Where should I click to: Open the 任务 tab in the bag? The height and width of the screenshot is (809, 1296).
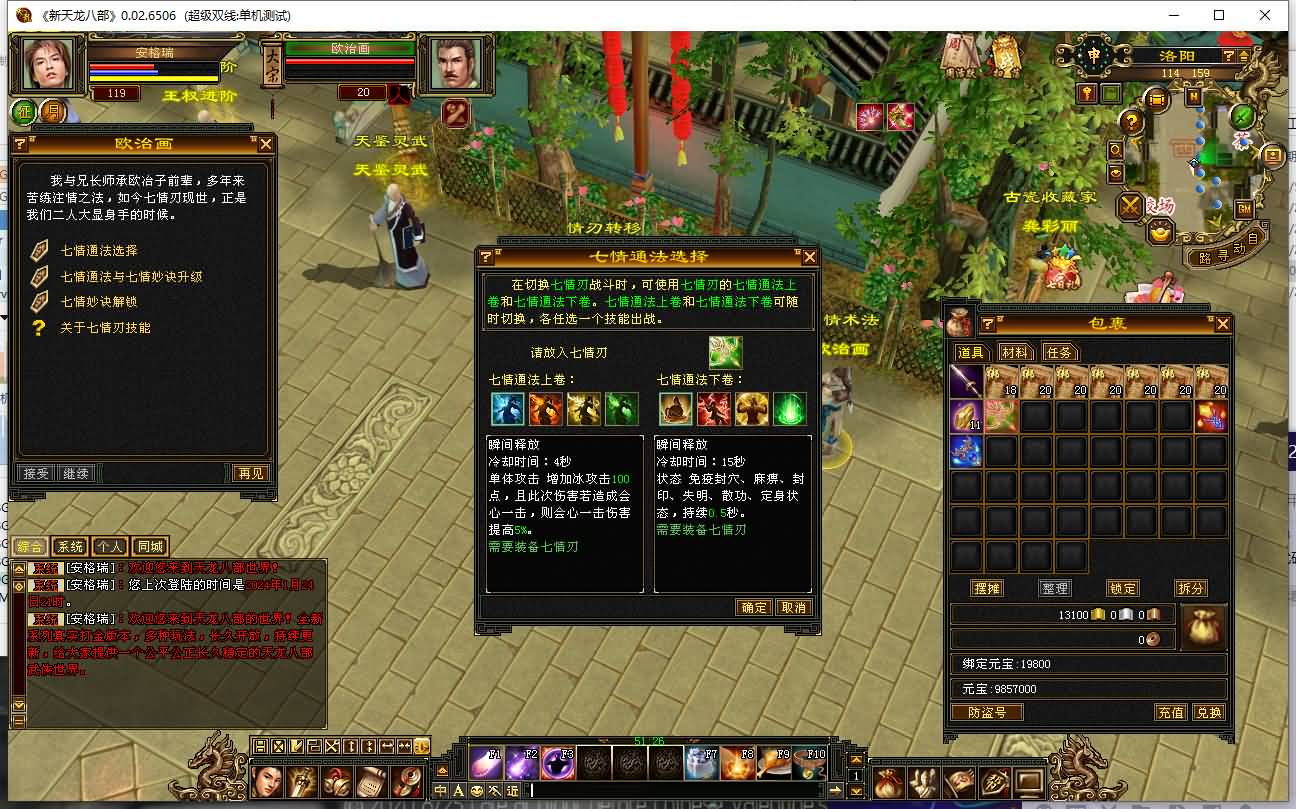[1058, 352]
